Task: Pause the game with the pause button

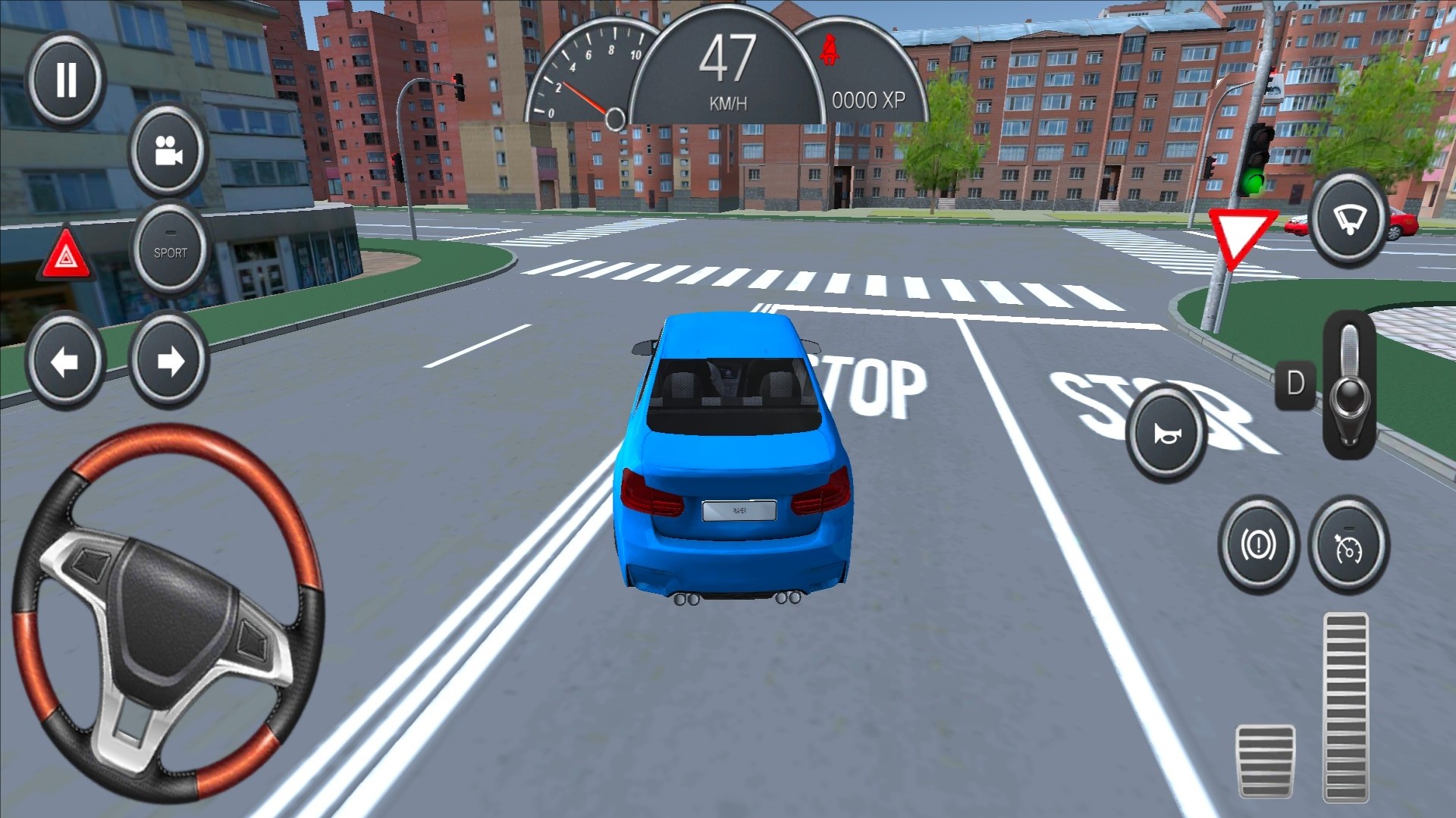Action: pyautogui.click(x=66, y=79)
